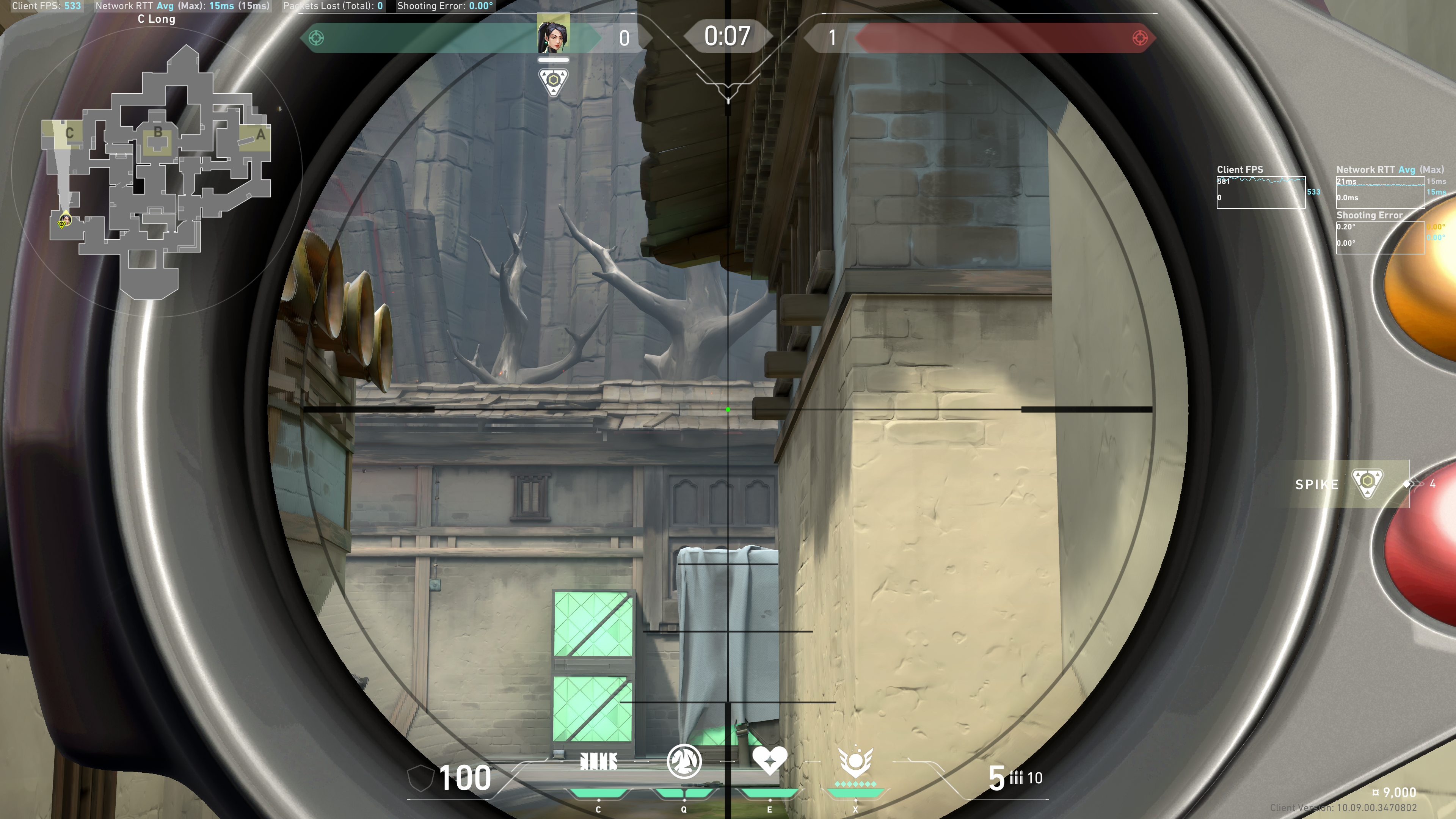This screenshot has height=819, width=1456.
Task: Trigger the Resurrection ultimate icon
Action: 855,762
